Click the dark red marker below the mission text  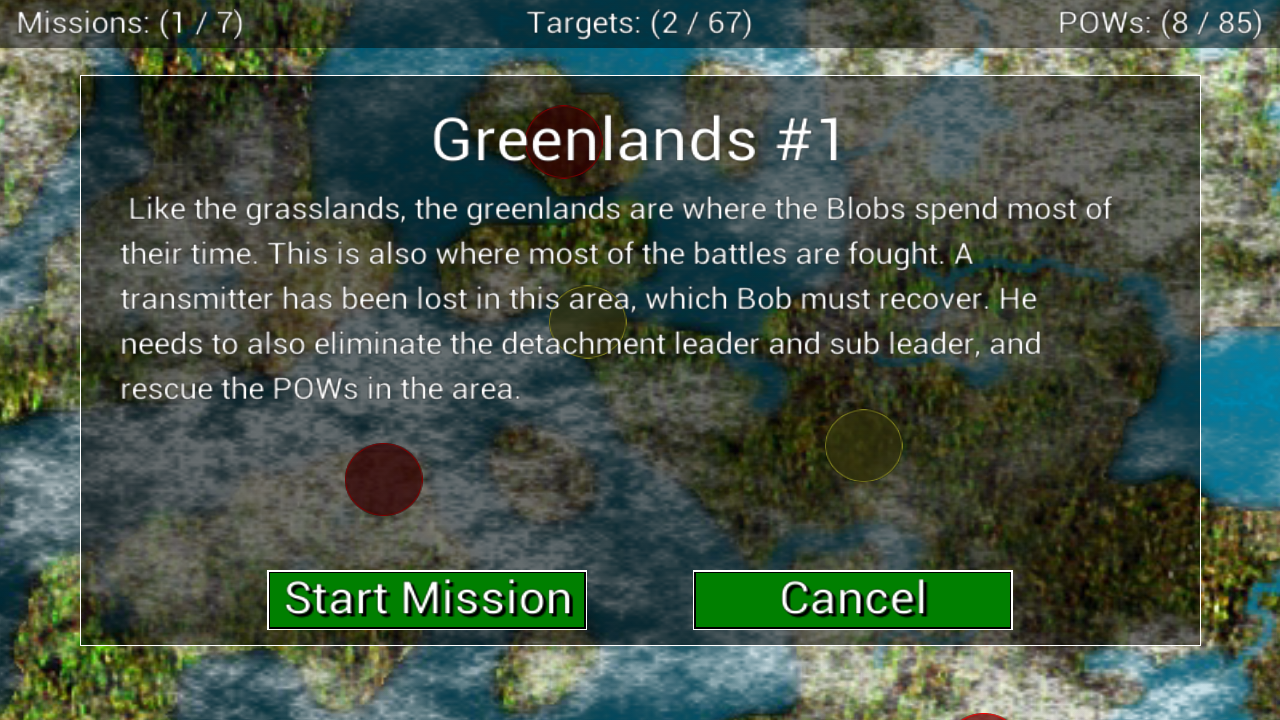tap(384, 480)
